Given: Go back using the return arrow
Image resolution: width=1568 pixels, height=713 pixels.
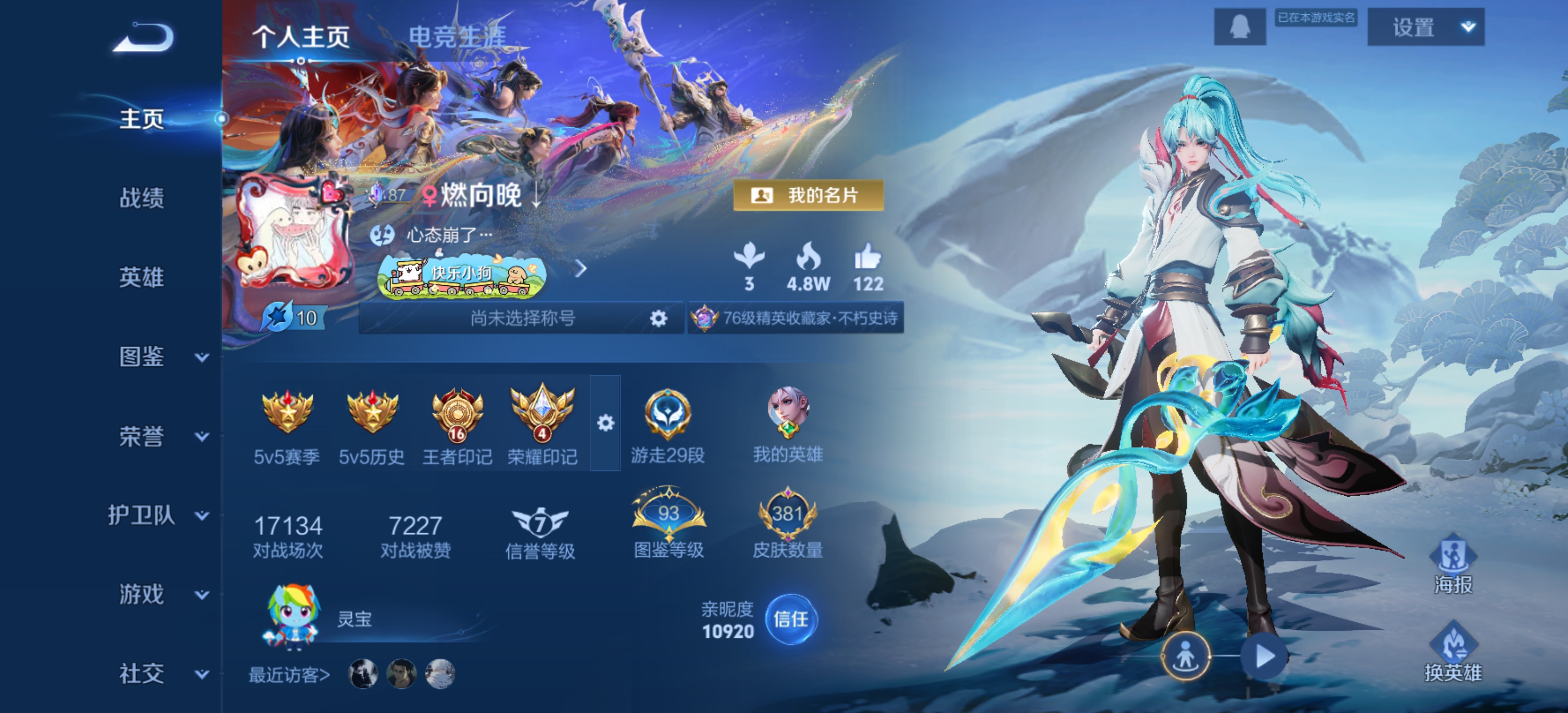Looking at the screenshot, I should coord(144,38).
